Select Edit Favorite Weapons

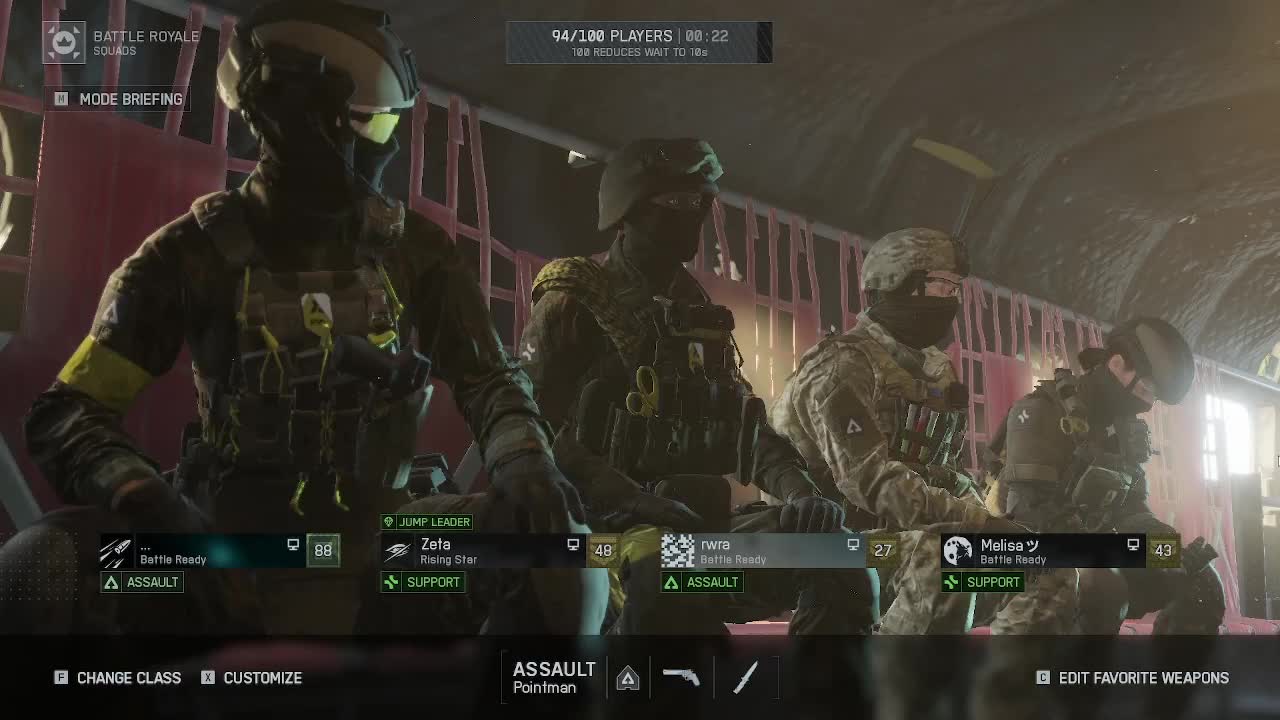1132,678
